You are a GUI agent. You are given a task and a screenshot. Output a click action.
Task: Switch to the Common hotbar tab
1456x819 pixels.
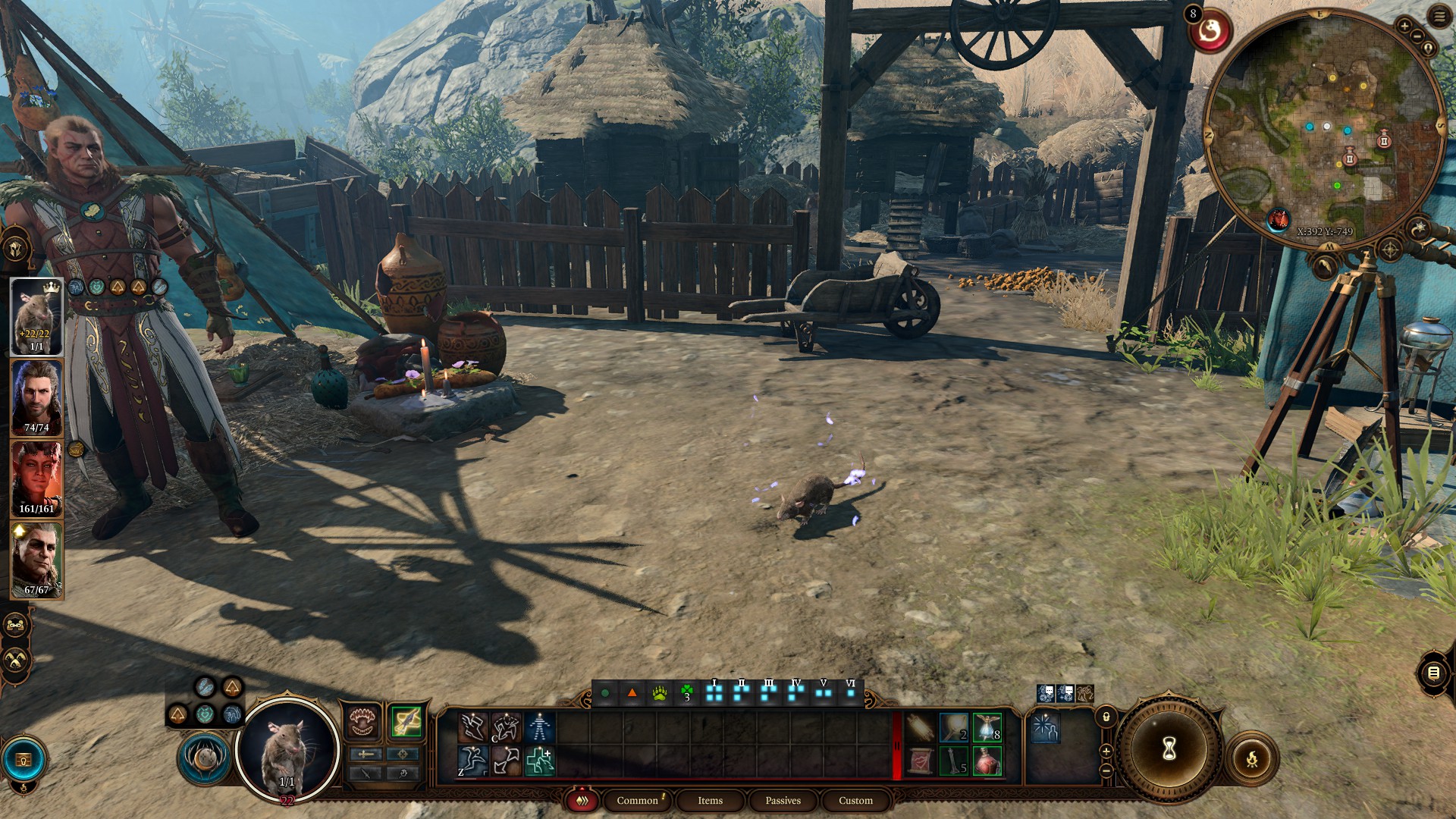tap(637, 801)
